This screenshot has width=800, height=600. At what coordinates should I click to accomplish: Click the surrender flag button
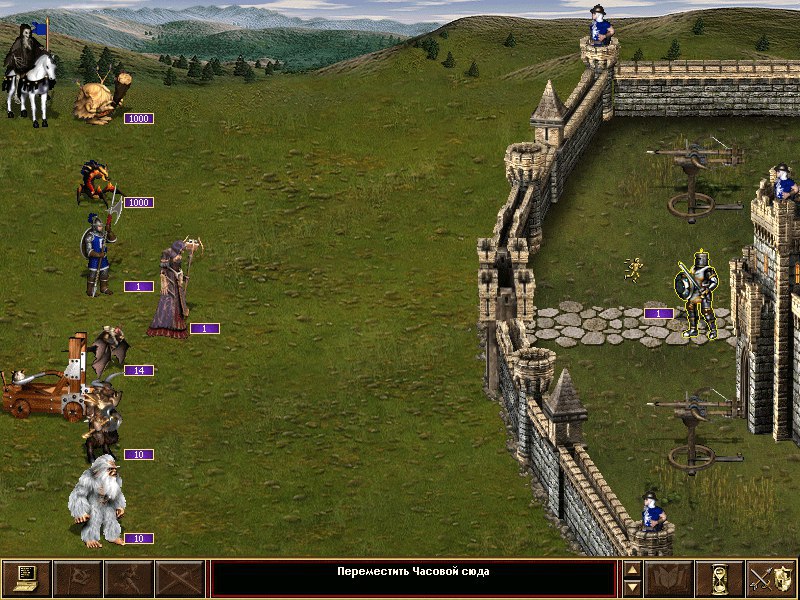click(77, 579)
